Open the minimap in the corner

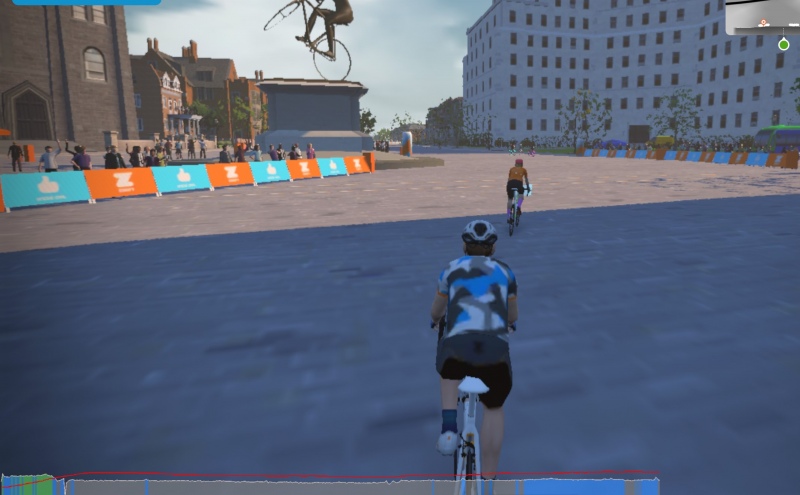(763, 16)
